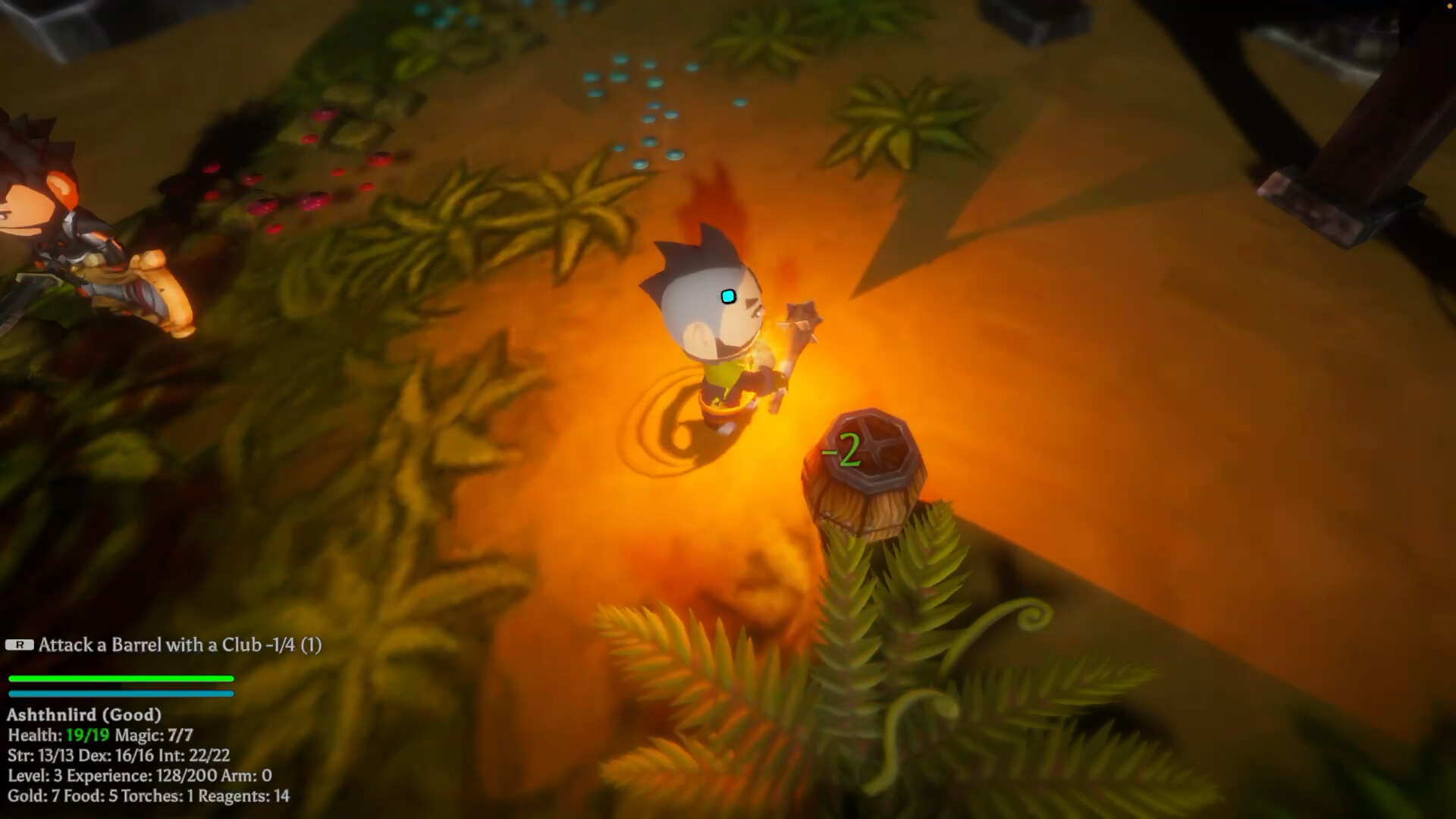The image size is (1456, 819).
Task: Click the R keyboard shortcut icon
Action: click(x=18, y=645)
